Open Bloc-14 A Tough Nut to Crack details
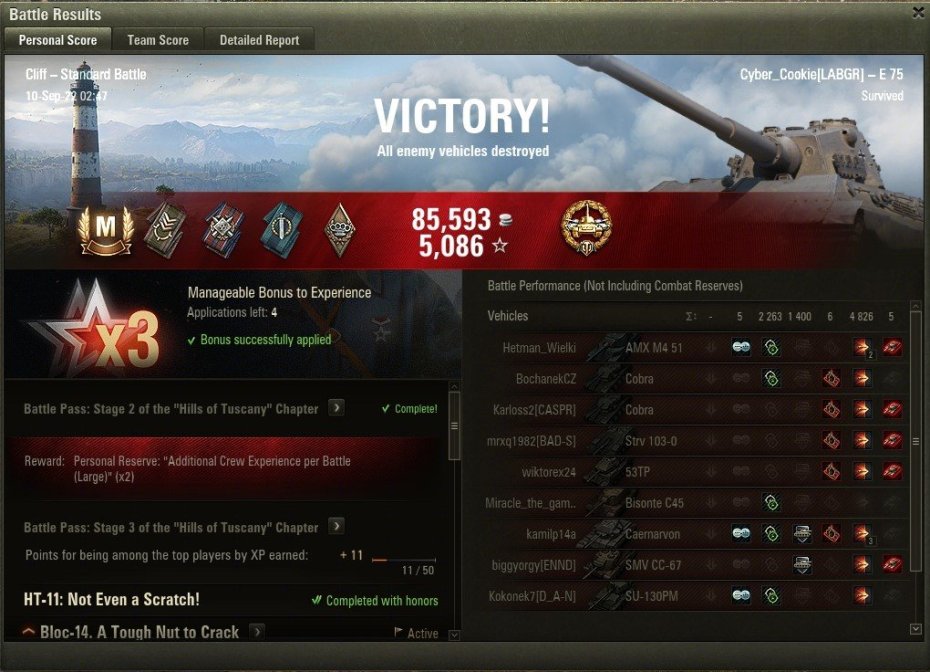Image resolution: width=930 pixels, height=672 pixels. [x=257, y=632]
